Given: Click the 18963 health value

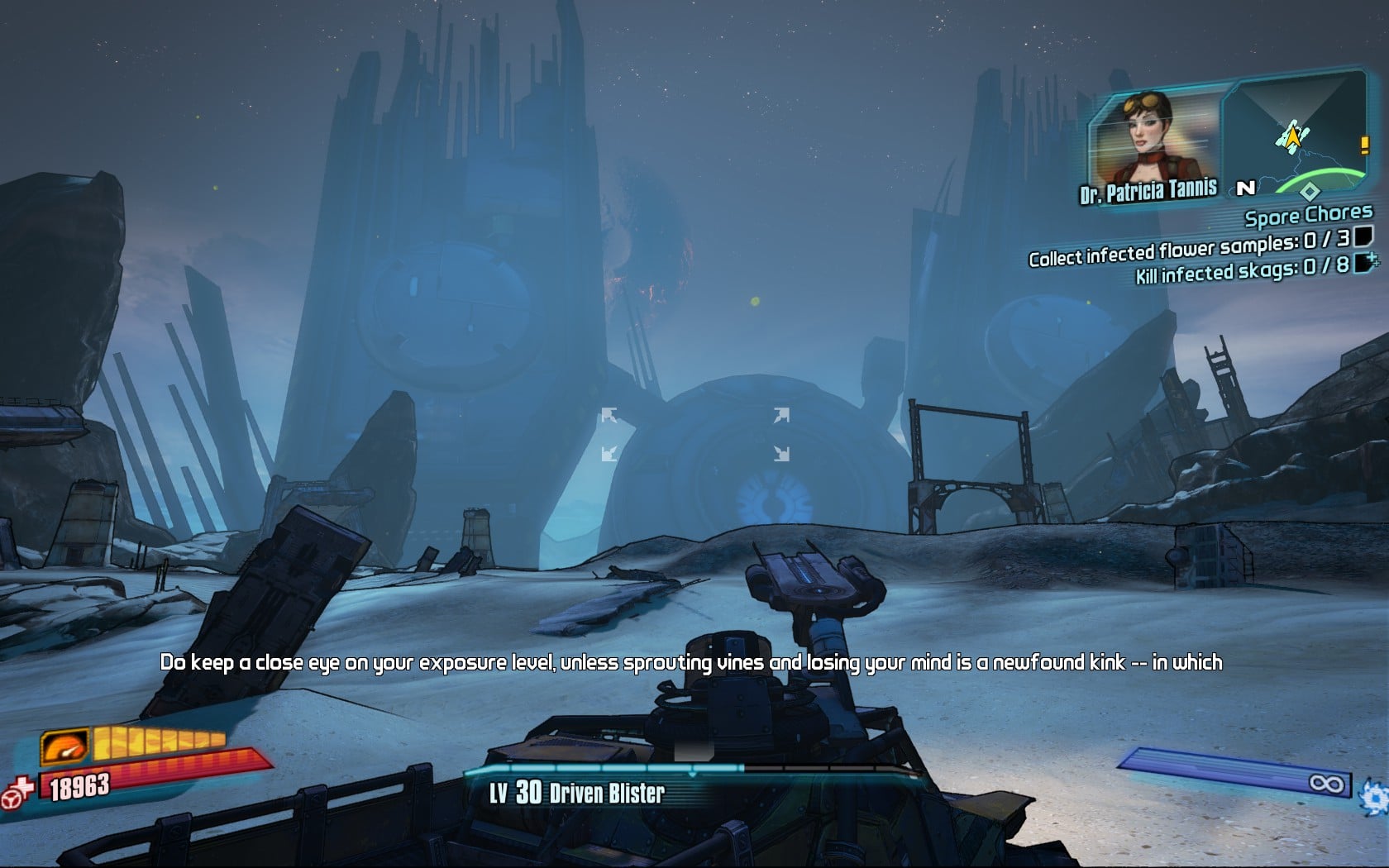Looking at the screenshot, I should [x=79, y=785].
